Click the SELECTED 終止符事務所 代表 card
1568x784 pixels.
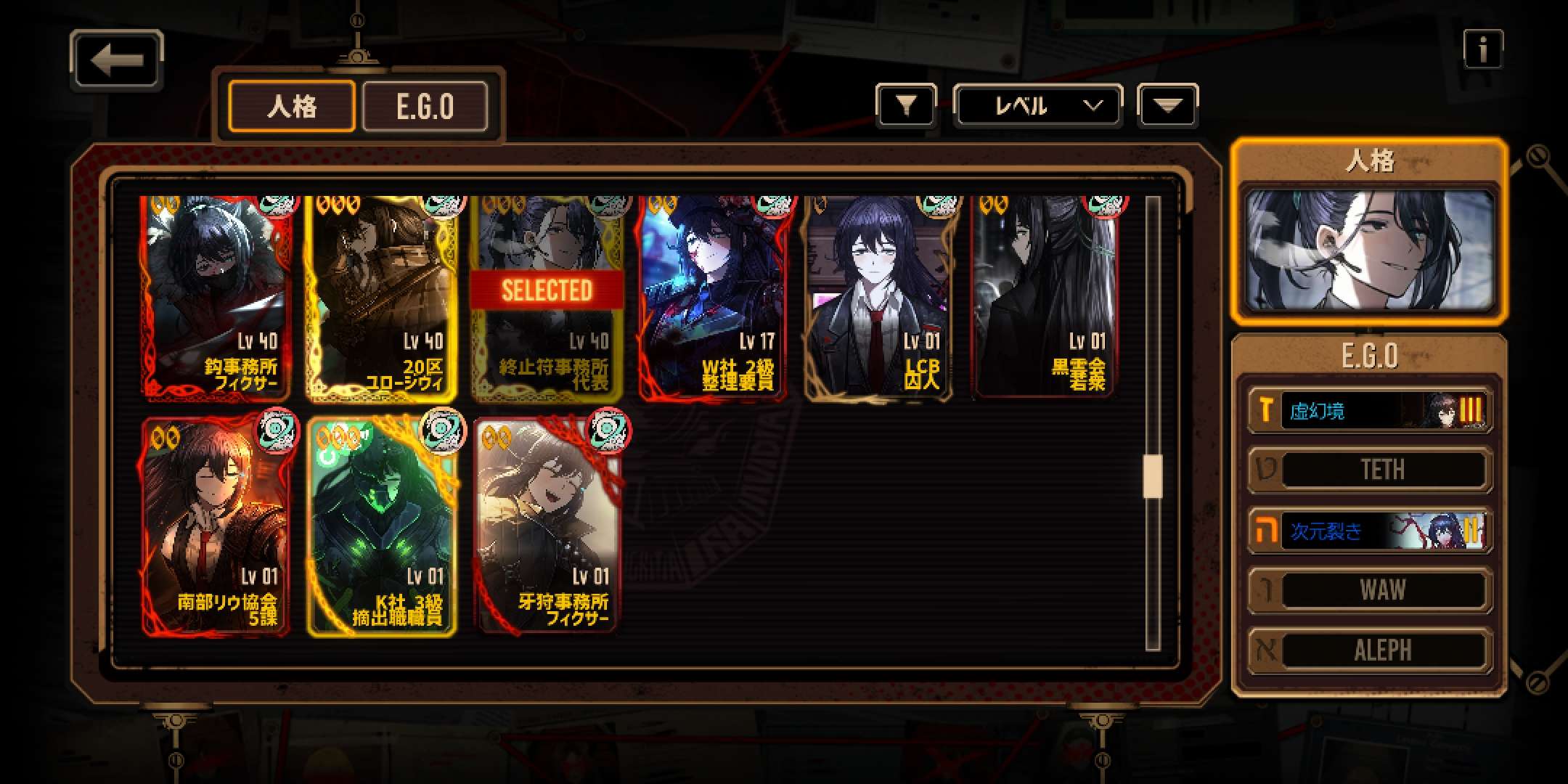pyautogui.click(x=547, y=298)
